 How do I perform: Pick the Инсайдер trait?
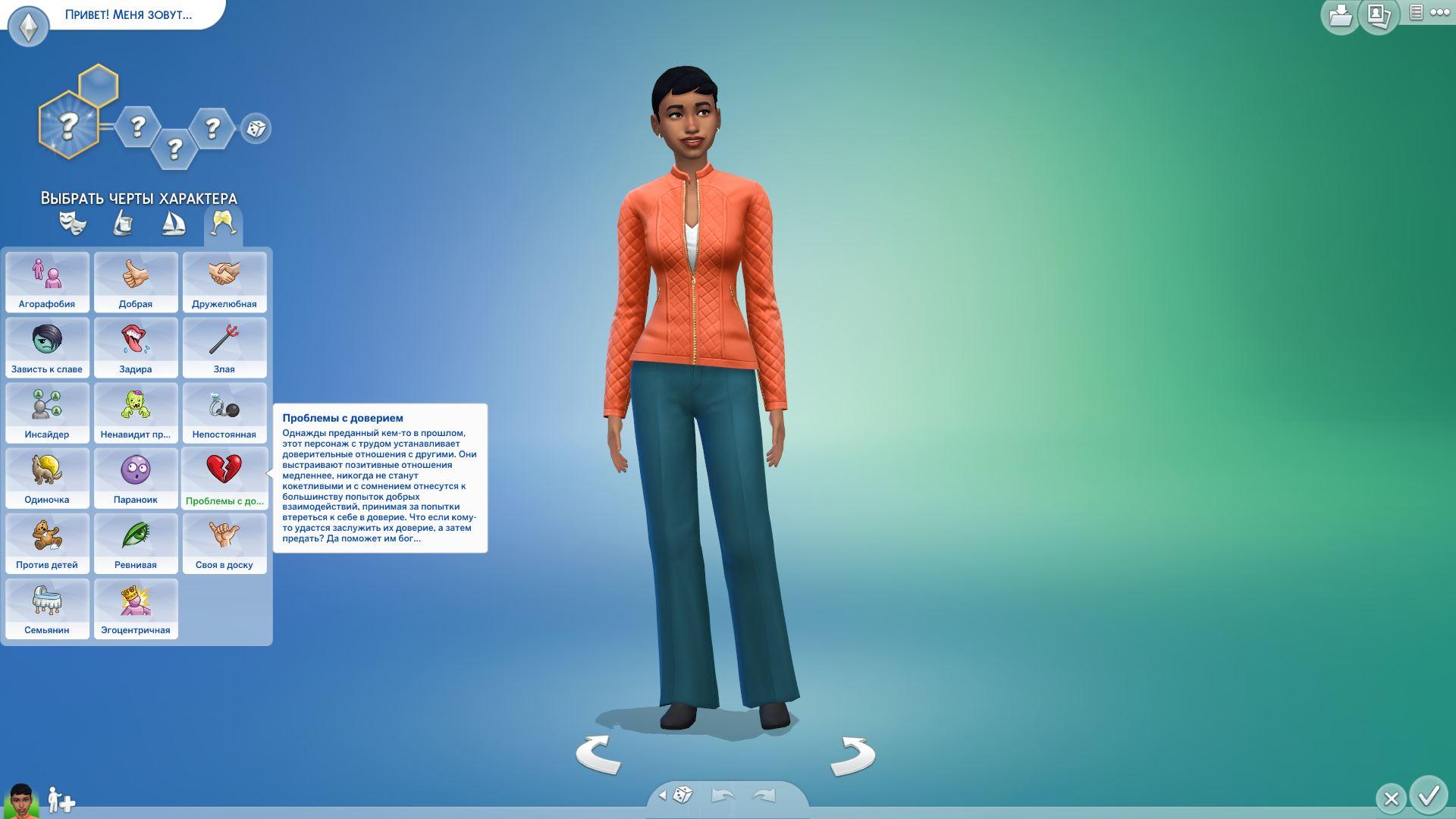[x=47, y=413]
